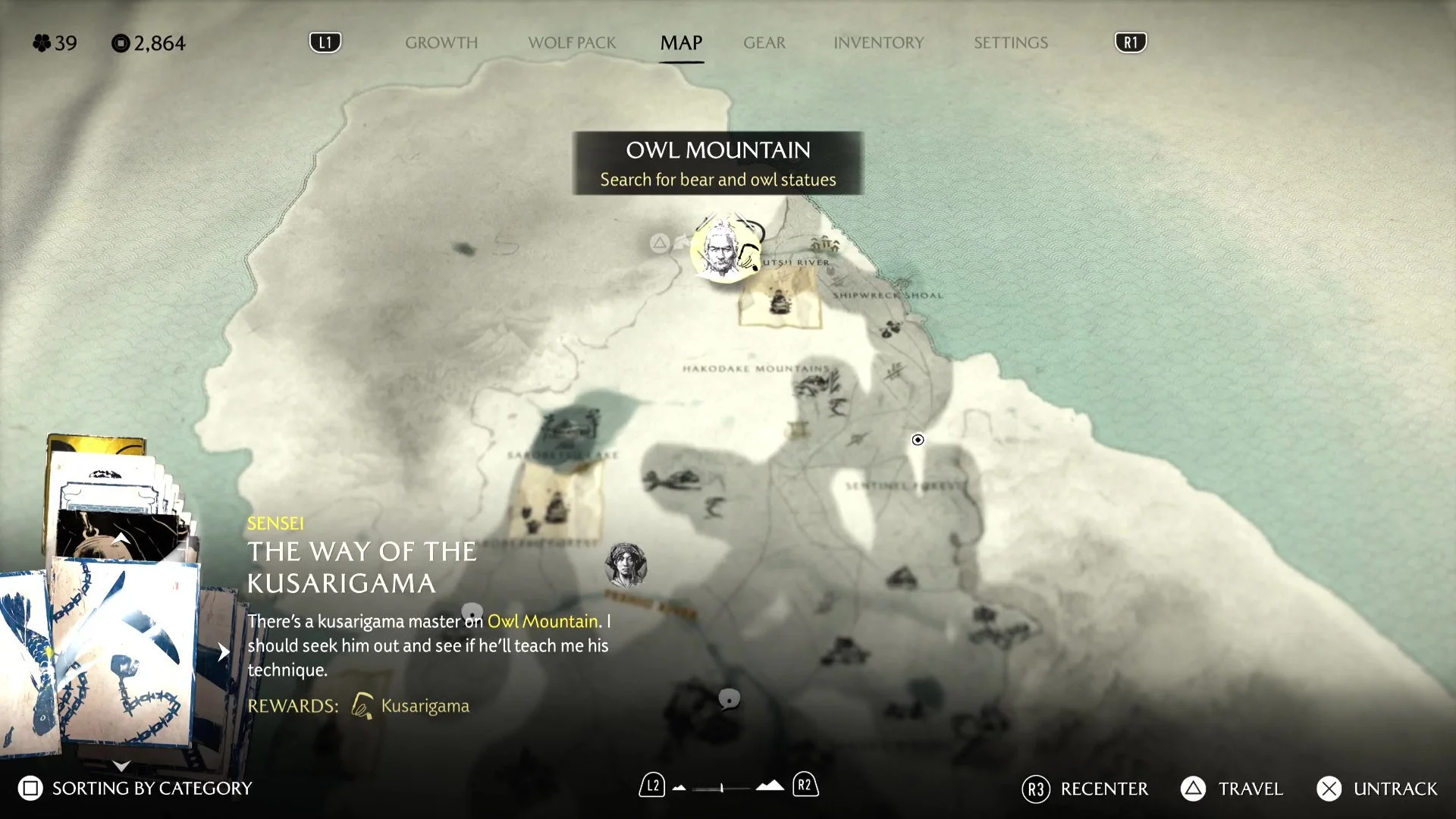Image resolution: width=1456 pixels, height=819 pixels.
Task: Switch to the GEAR tab
Action: (x=764, y=43)
